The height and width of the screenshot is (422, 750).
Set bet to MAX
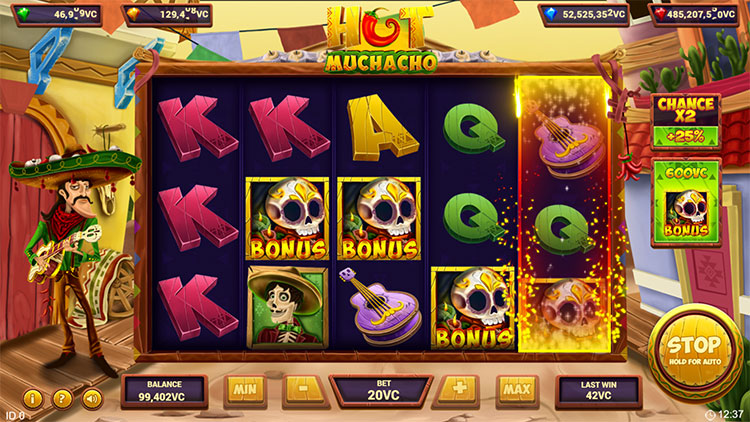(516, 389)
